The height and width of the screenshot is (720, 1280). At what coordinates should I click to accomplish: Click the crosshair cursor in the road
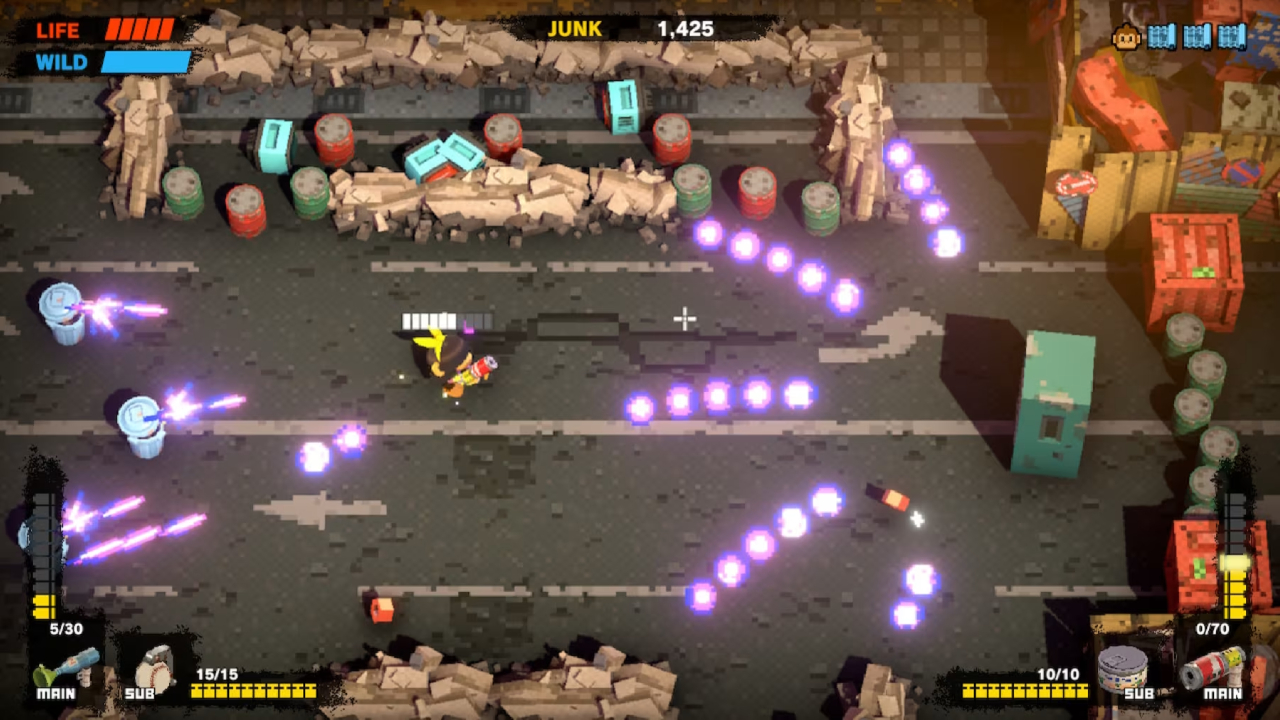click(684, 317)
